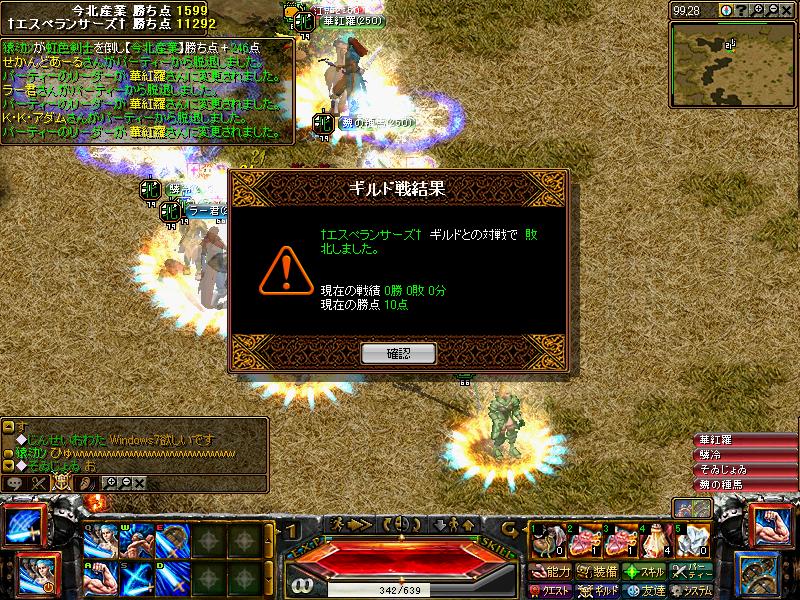800x600 pixels.
Task: Toggle the ear-shaped whisper chat filter
Action: (86, 482)
